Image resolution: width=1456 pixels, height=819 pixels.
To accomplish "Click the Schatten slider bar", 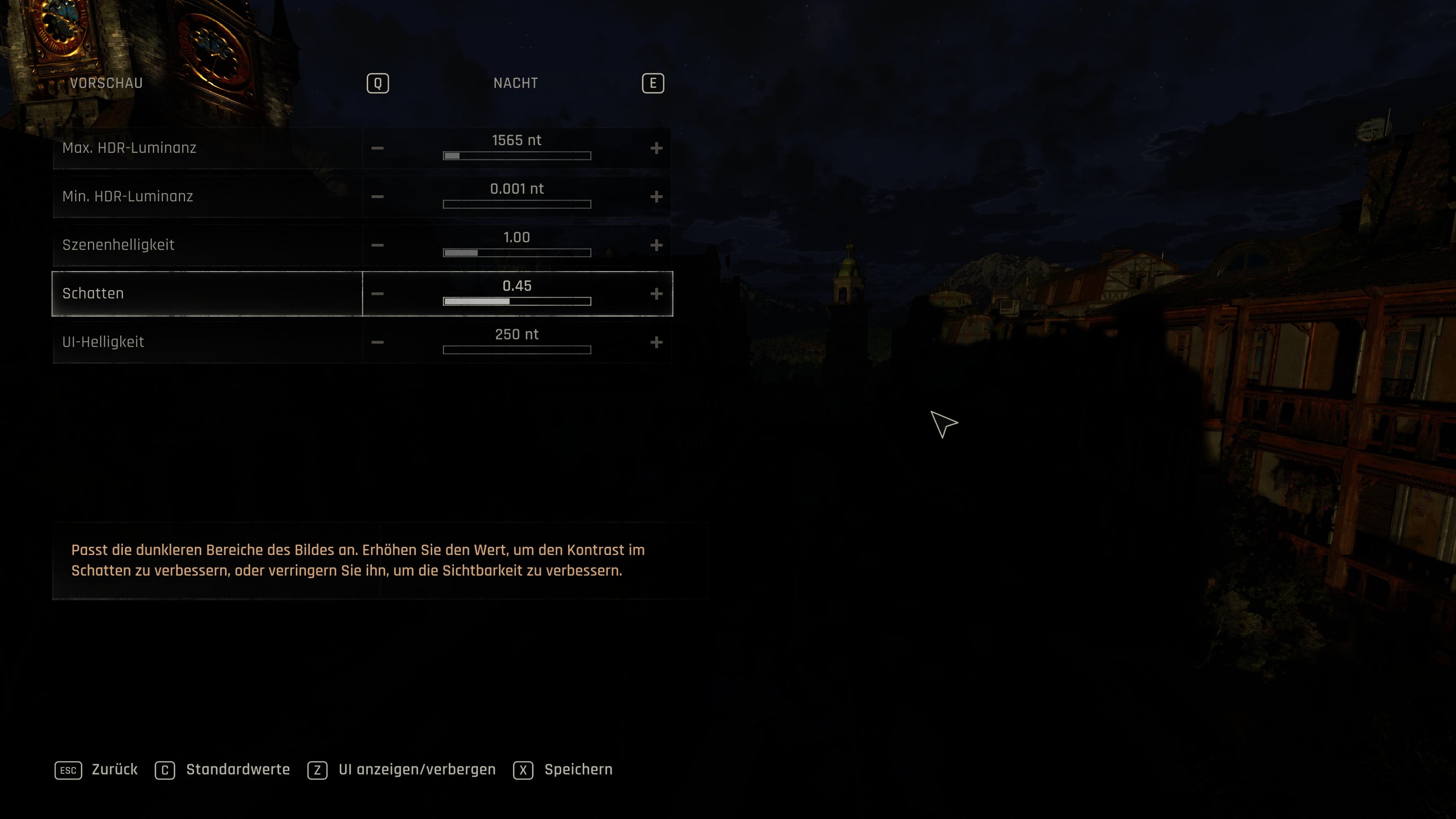I will 516,301.
